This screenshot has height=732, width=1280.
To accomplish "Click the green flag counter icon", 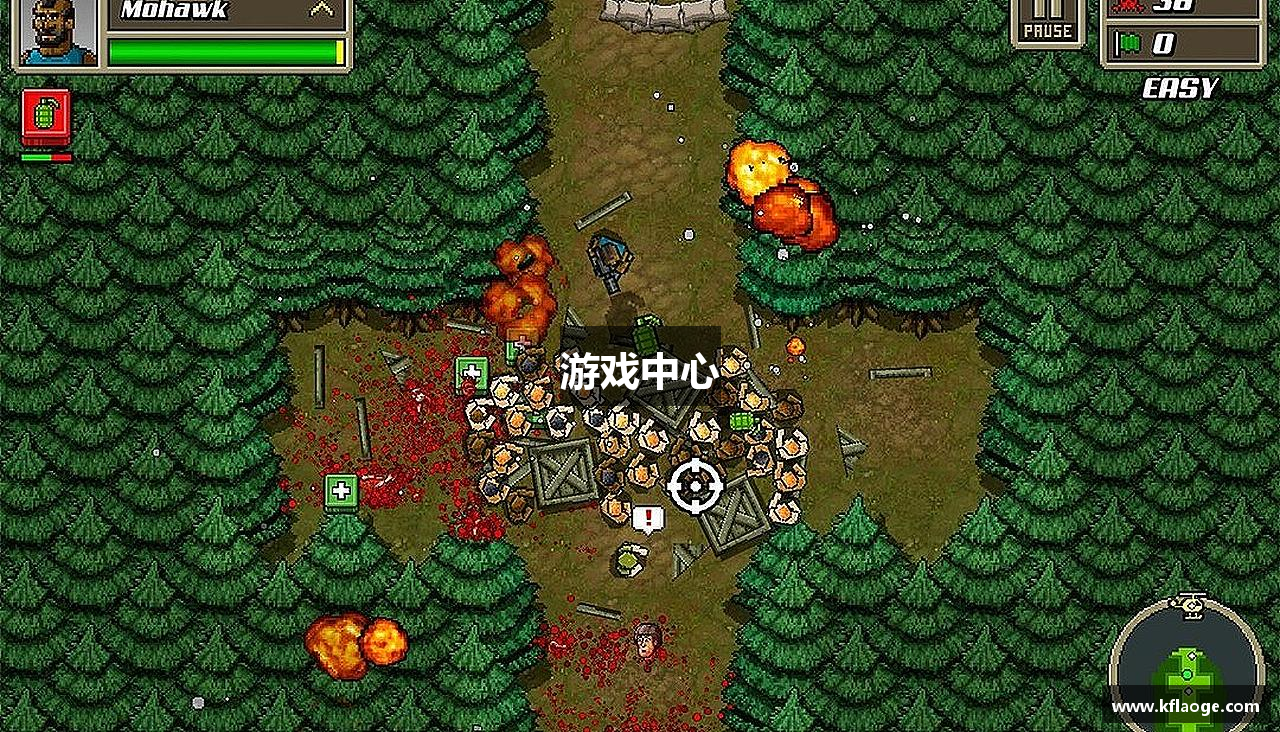I will pyautogui.click(x=1128, y=42).
